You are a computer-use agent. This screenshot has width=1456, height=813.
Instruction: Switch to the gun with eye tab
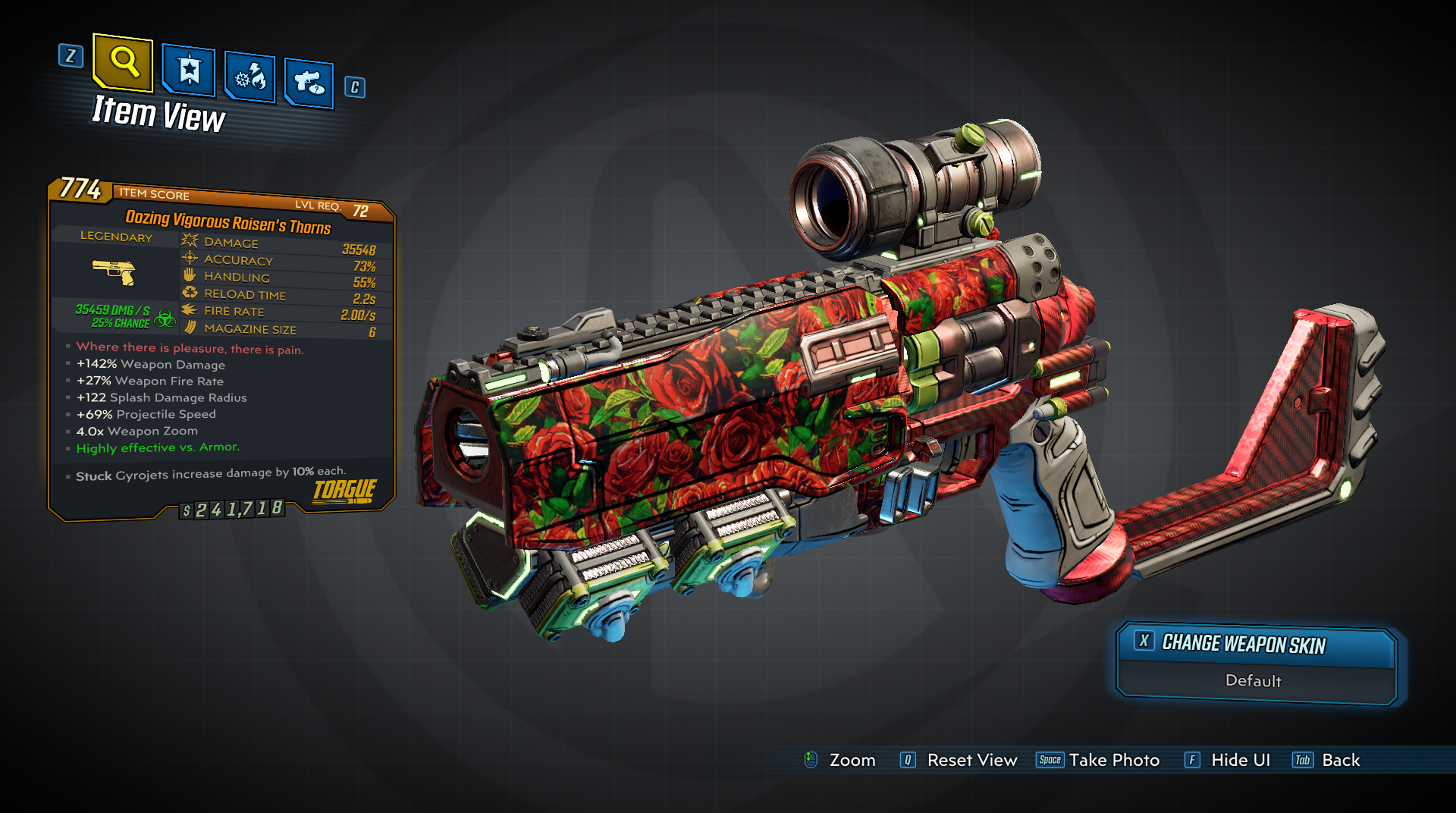point(309,82)
